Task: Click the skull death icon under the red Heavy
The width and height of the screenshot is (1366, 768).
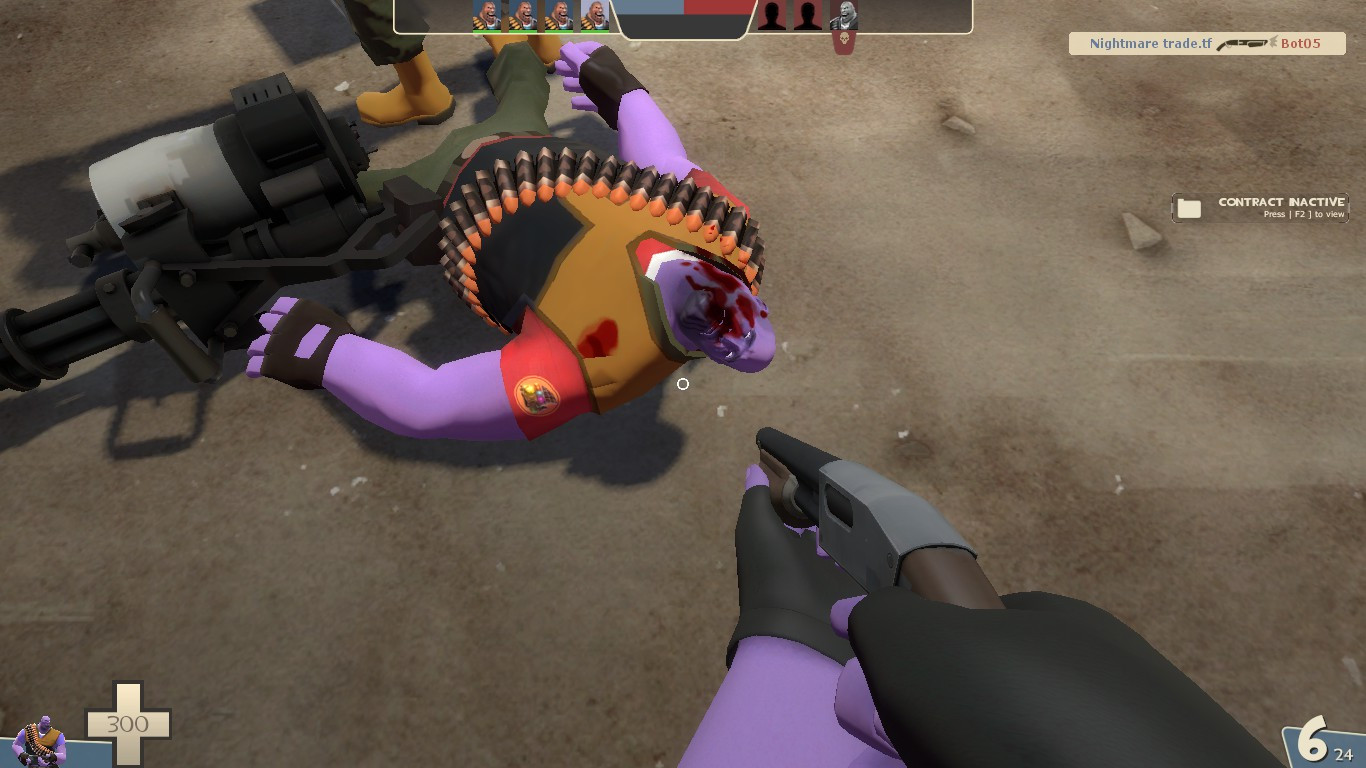Action: click(843, 42)
